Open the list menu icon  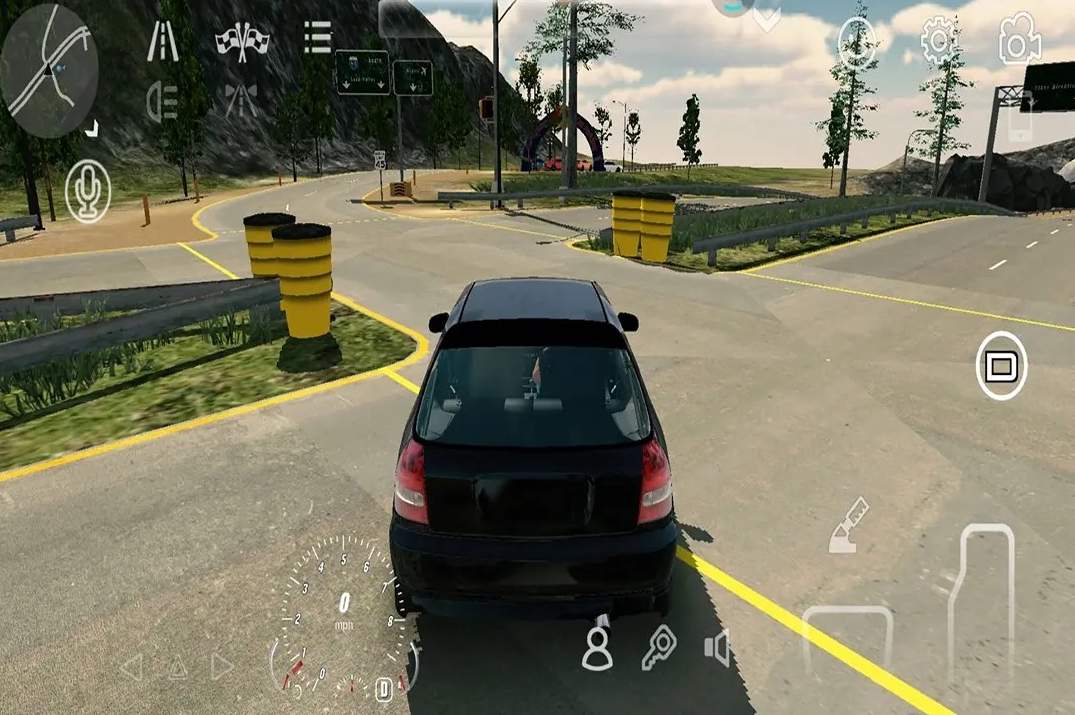(x=318, y=37)
